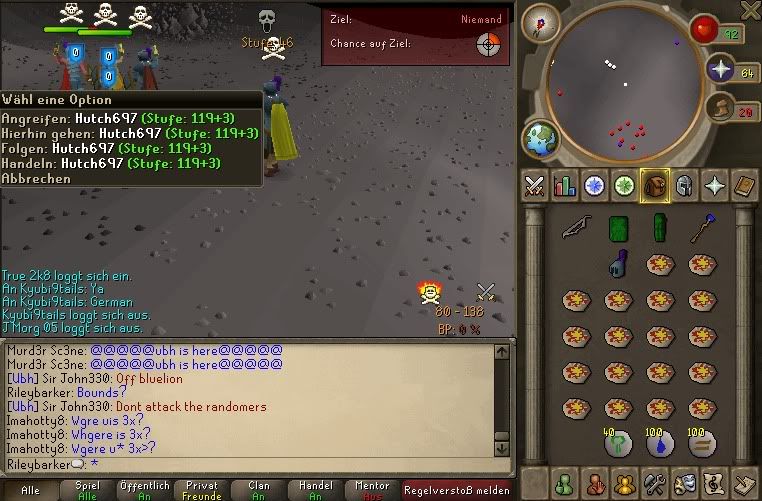
Task: Open the world map globe icon
Action: click(x=541, y=137)
